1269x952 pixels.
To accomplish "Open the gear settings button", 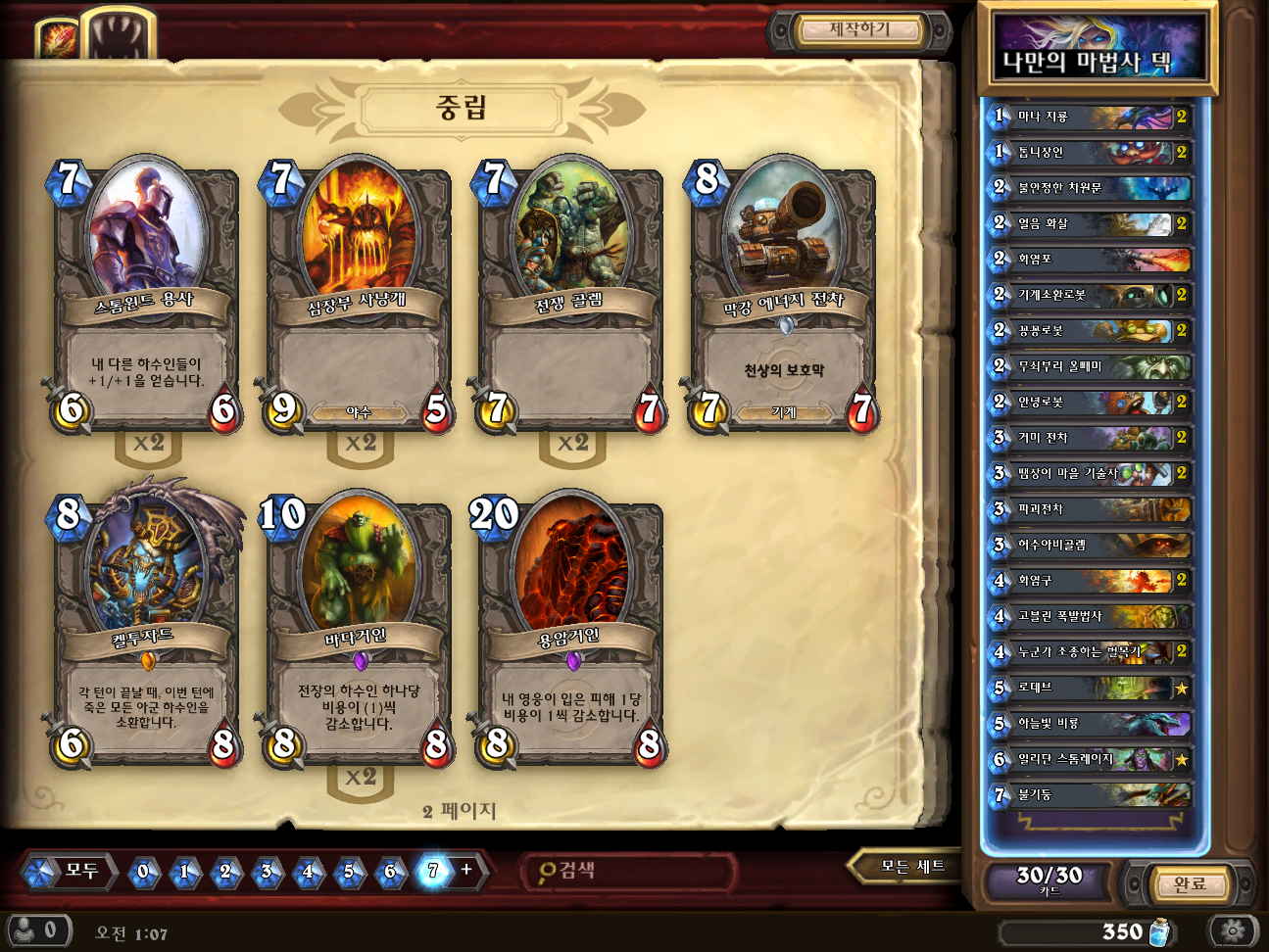I will (x=1233, y=929).
